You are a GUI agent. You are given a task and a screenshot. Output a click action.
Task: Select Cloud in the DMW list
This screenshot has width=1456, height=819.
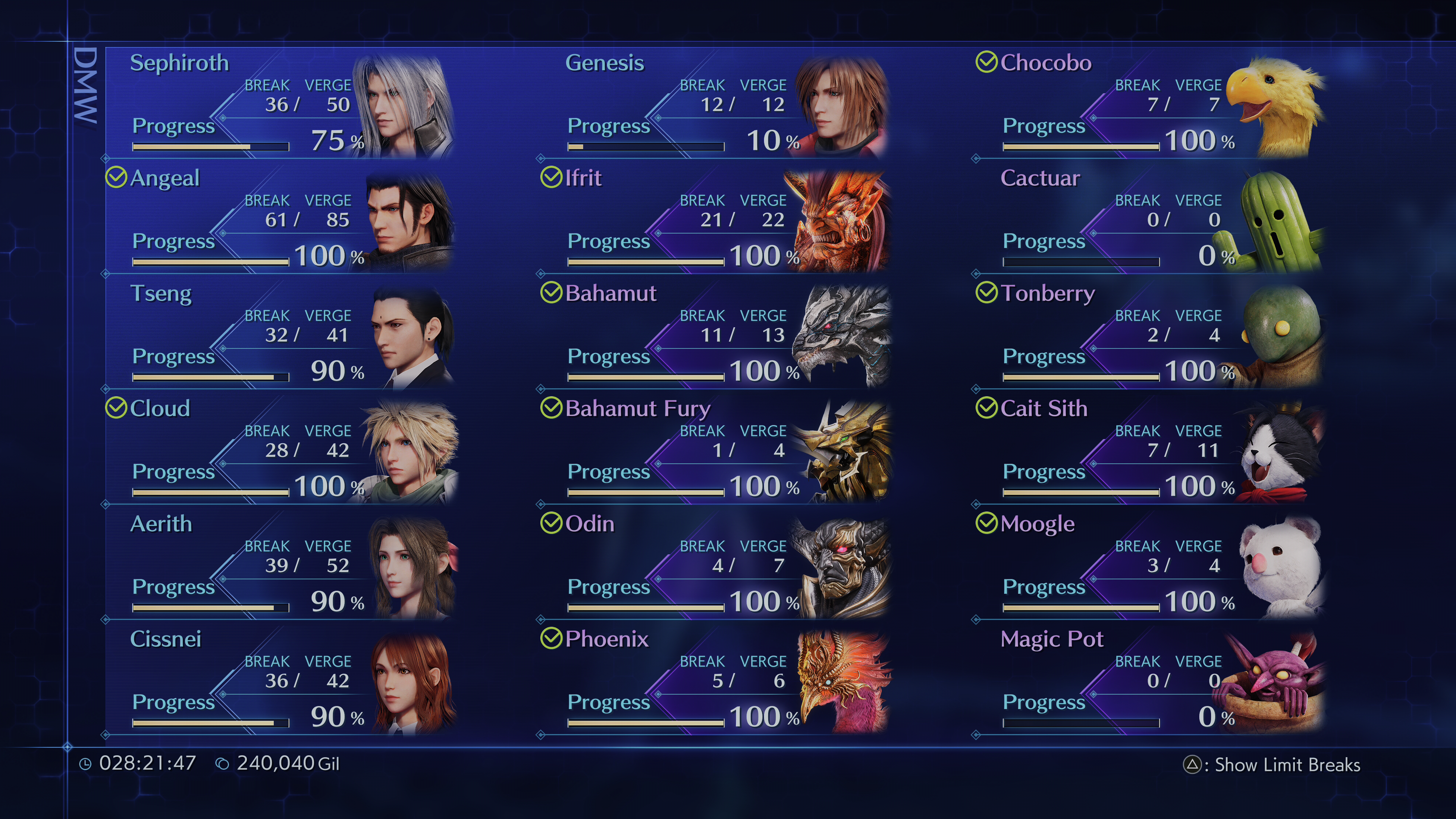click(282, 450)
